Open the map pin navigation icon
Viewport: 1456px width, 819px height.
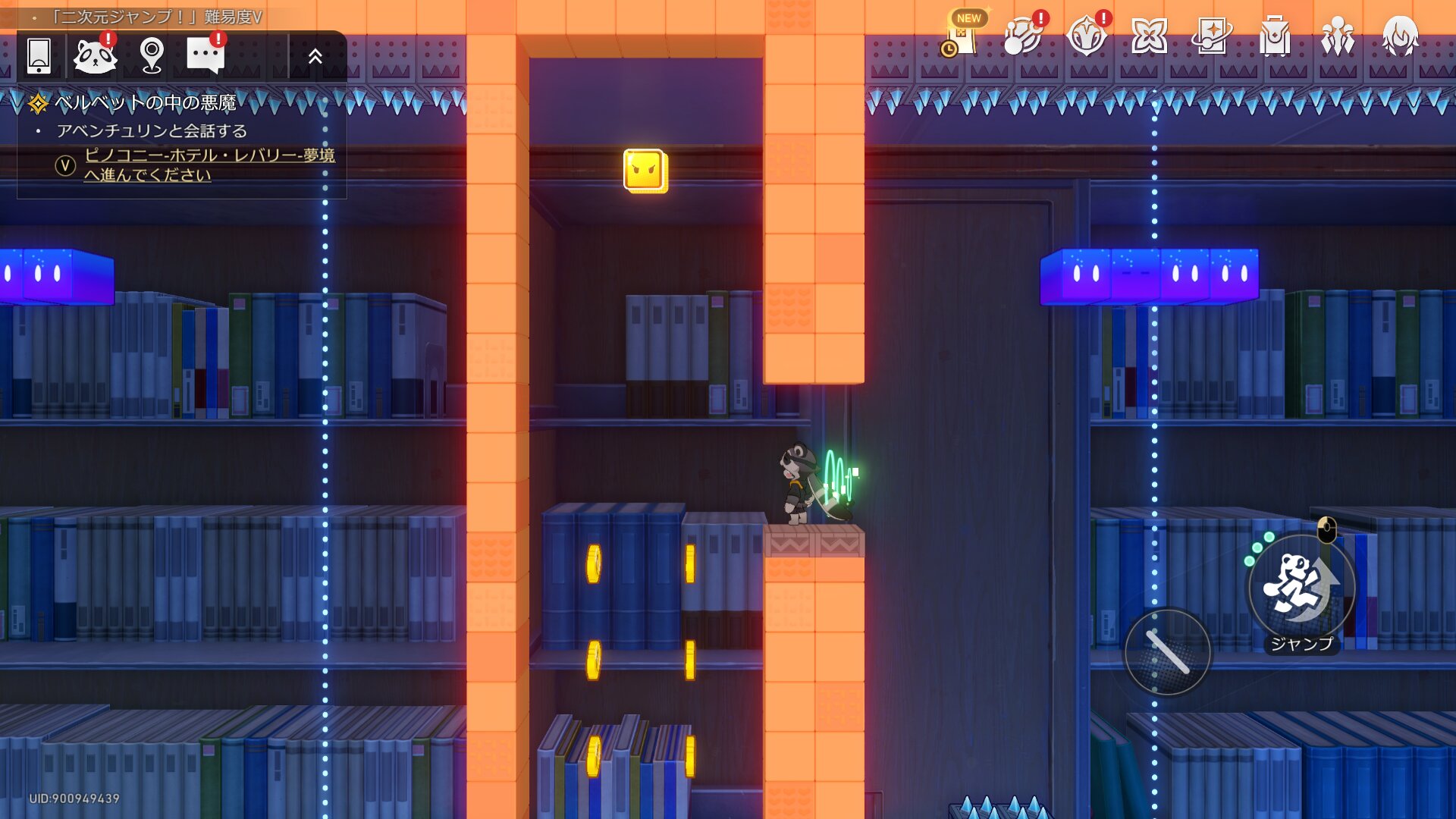152,55
